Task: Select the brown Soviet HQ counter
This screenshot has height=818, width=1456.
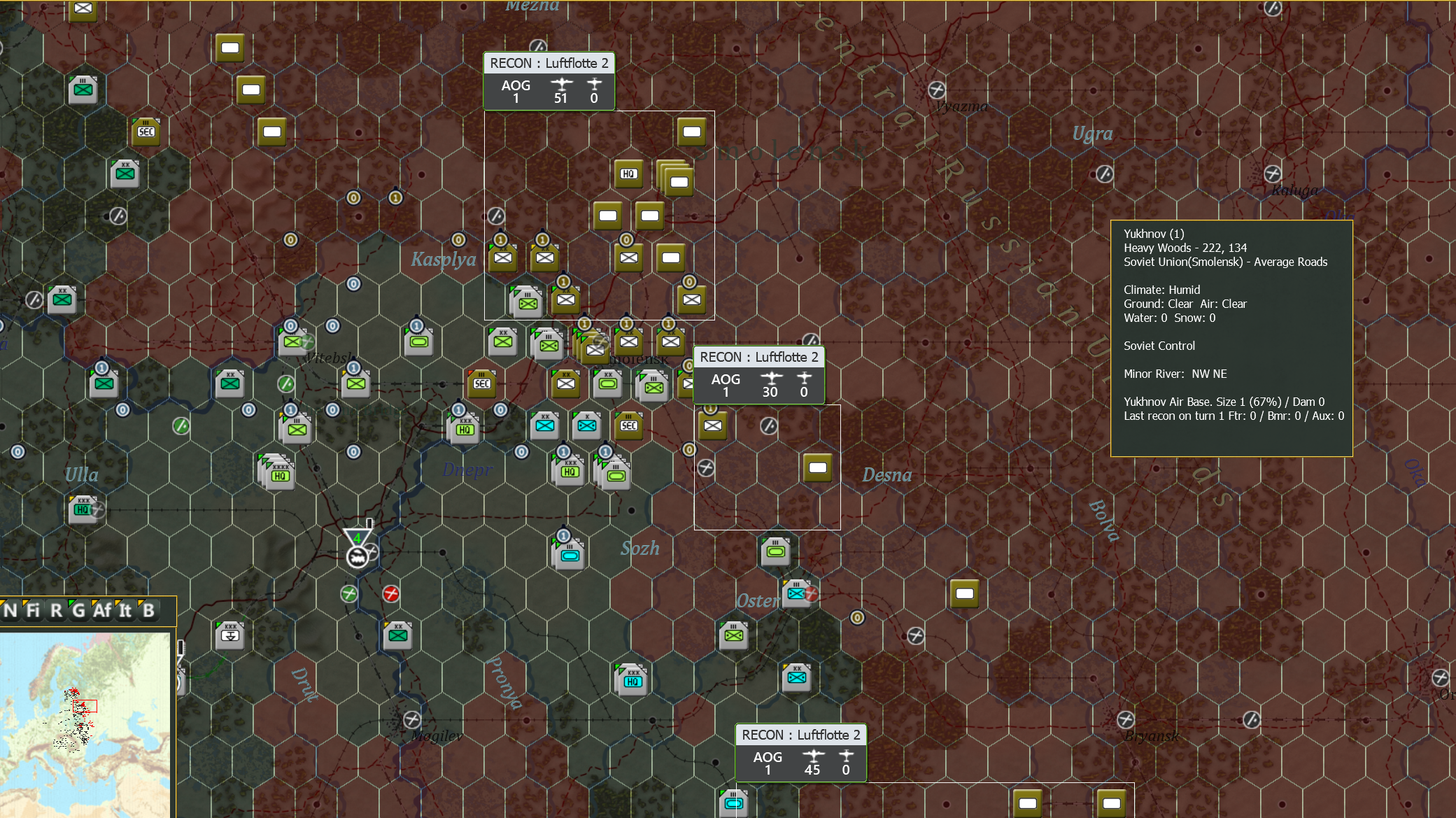Action: pos(628,174)
